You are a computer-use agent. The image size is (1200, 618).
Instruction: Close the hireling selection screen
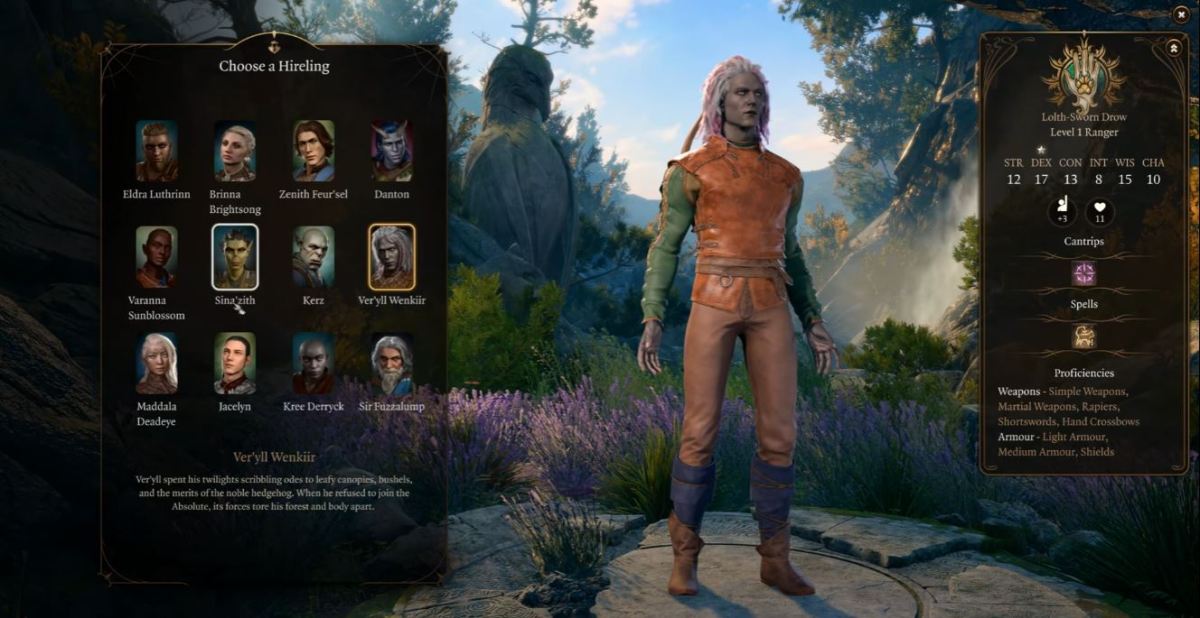pyautogui.click(x=1181, y=15)
